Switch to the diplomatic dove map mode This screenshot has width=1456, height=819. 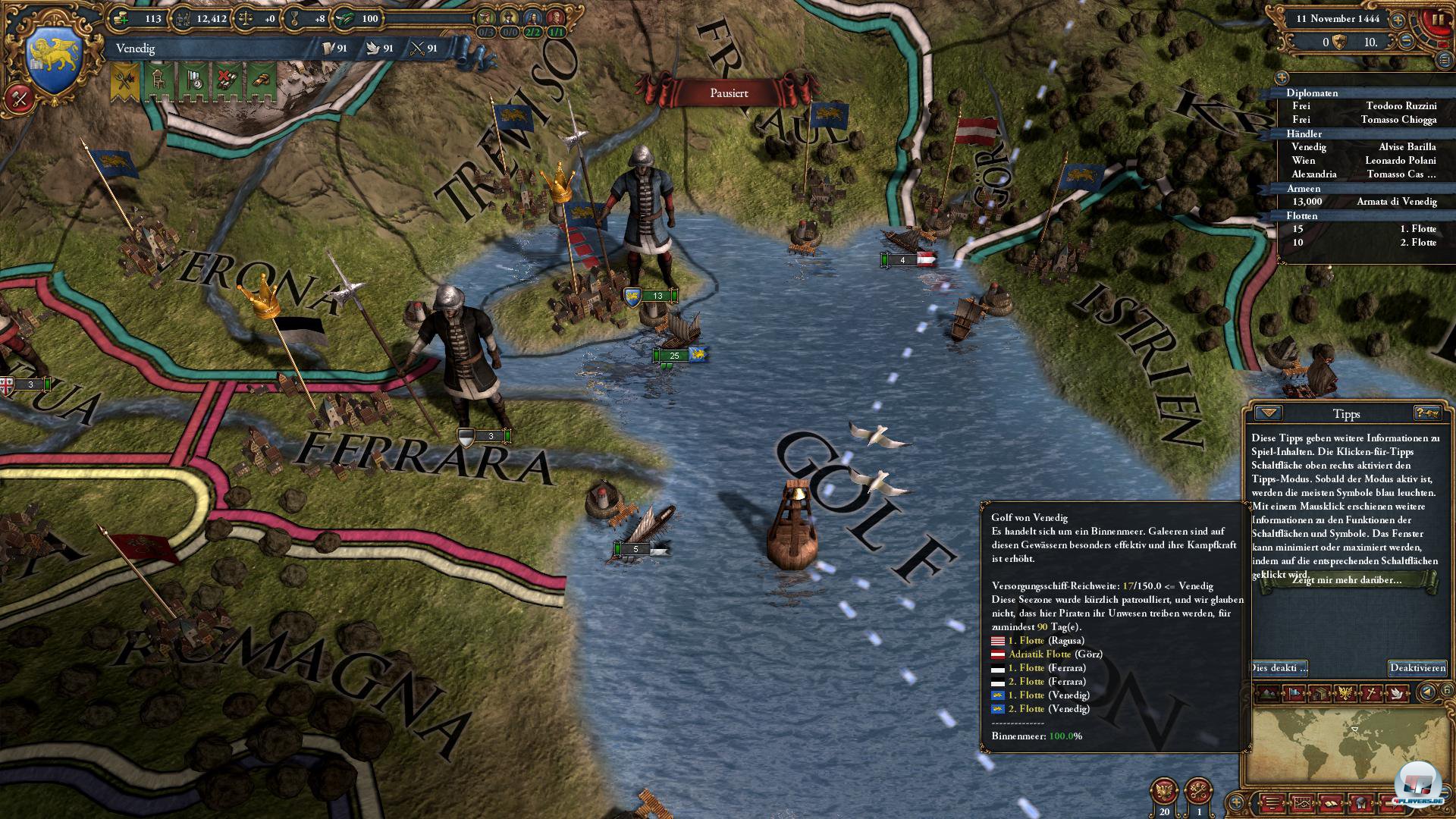[x=1396, y=693]
